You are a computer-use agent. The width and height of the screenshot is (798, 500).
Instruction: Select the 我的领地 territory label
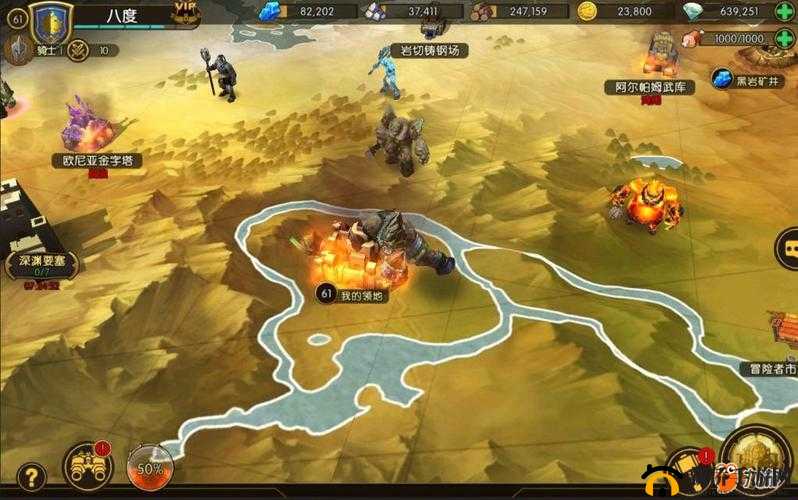coord(352,294)
